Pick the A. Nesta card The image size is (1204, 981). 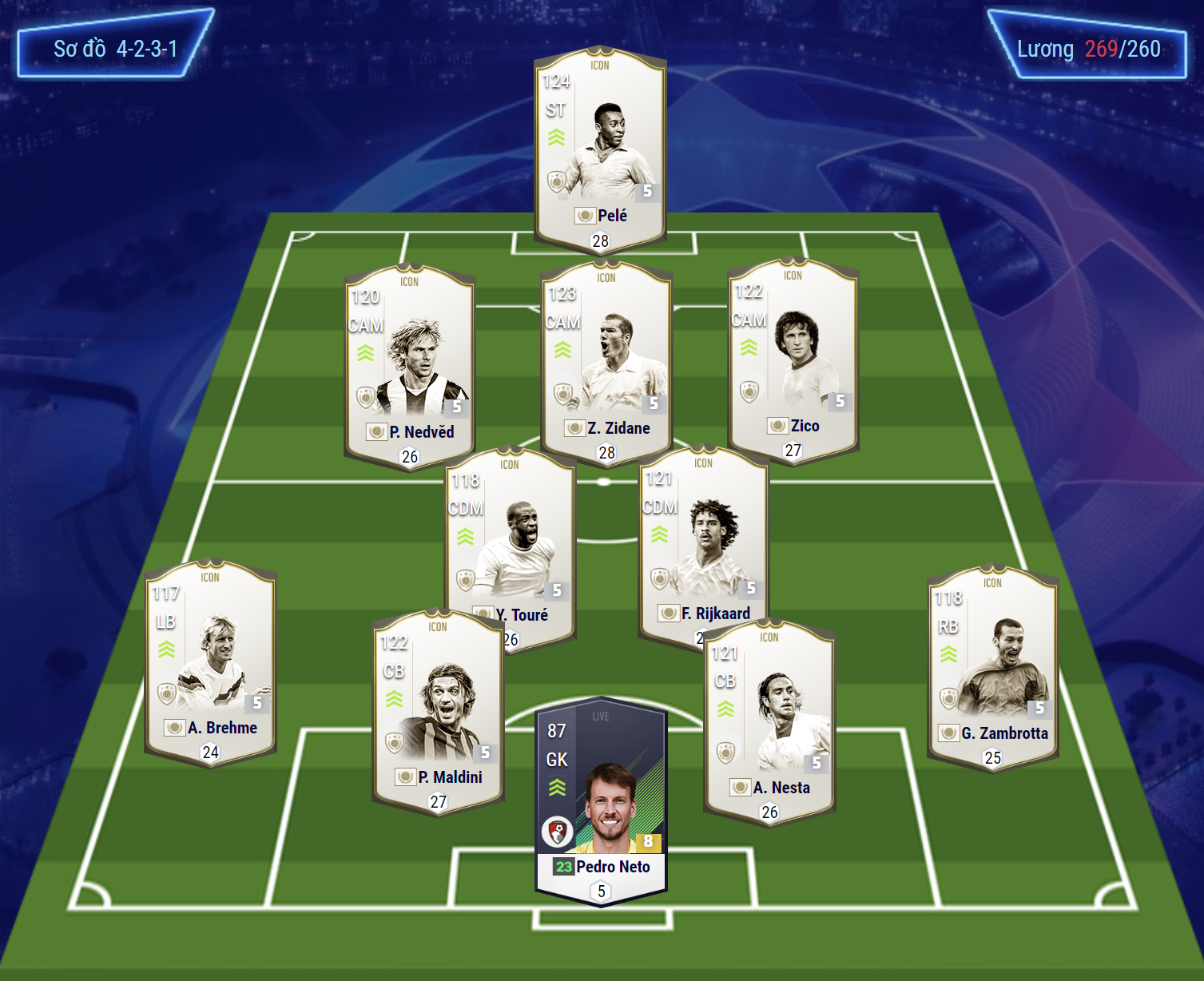pos(769,719)
